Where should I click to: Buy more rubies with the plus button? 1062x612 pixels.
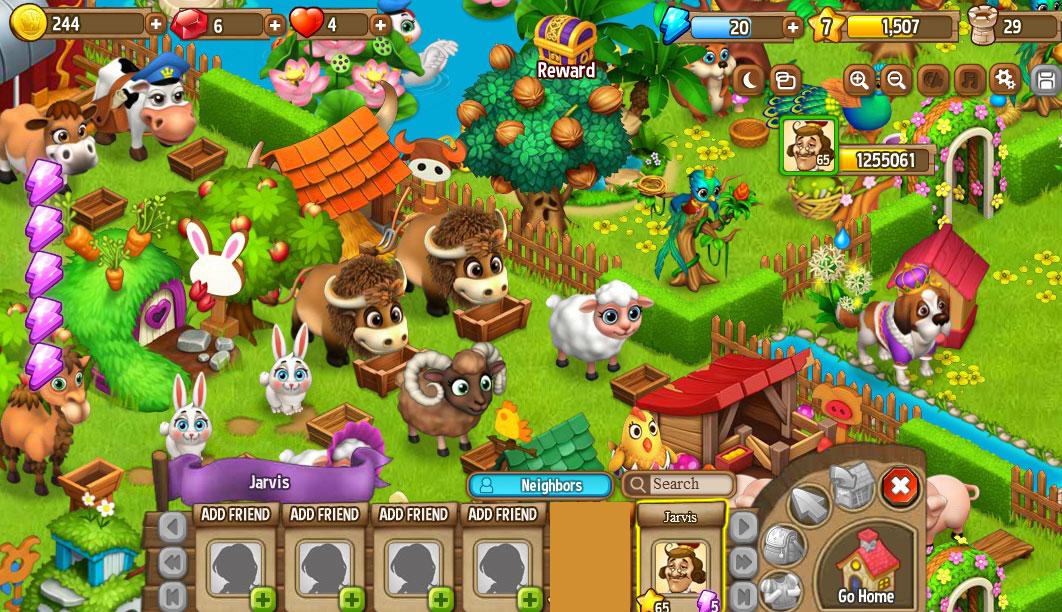click(x=275, y=24)
